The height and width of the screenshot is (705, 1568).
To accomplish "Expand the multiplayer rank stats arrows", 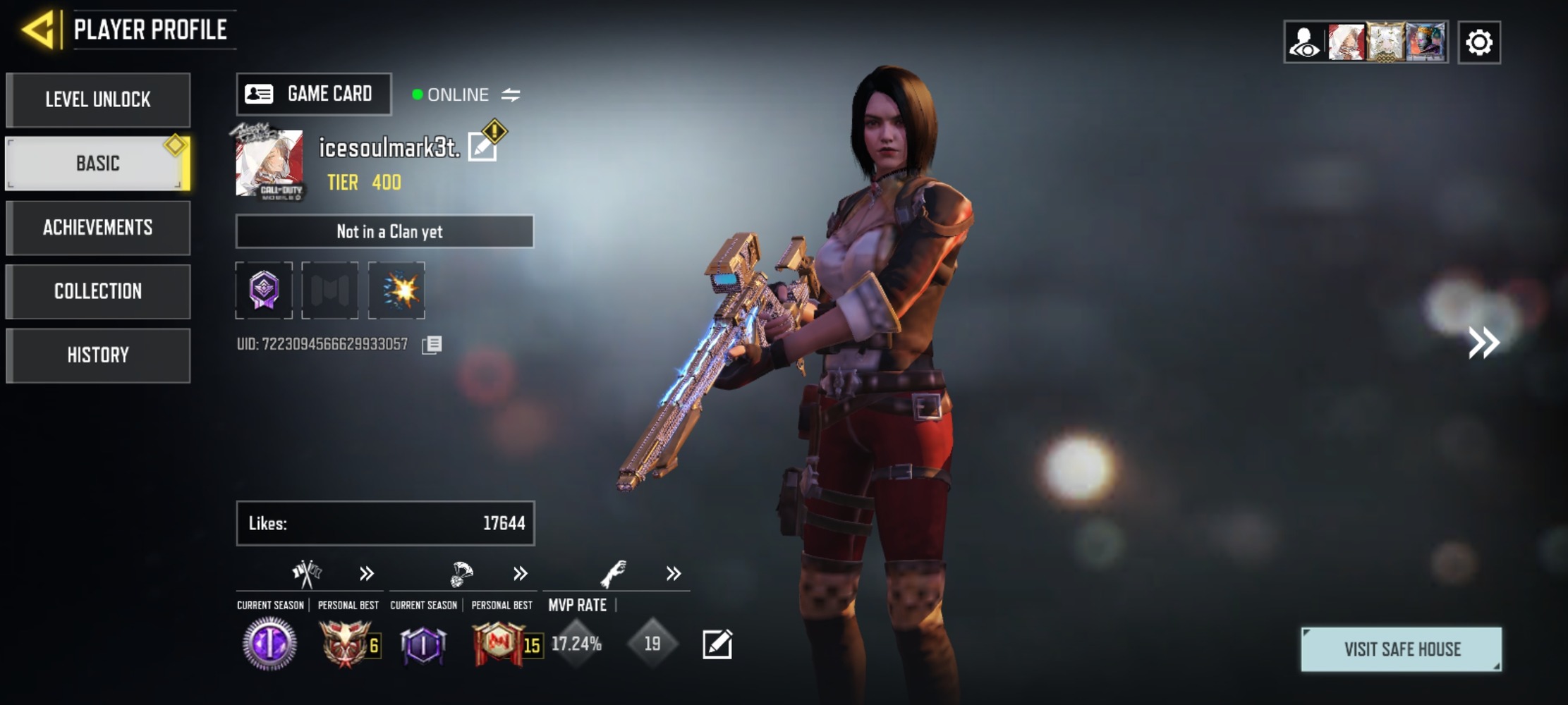I will 366,573.
